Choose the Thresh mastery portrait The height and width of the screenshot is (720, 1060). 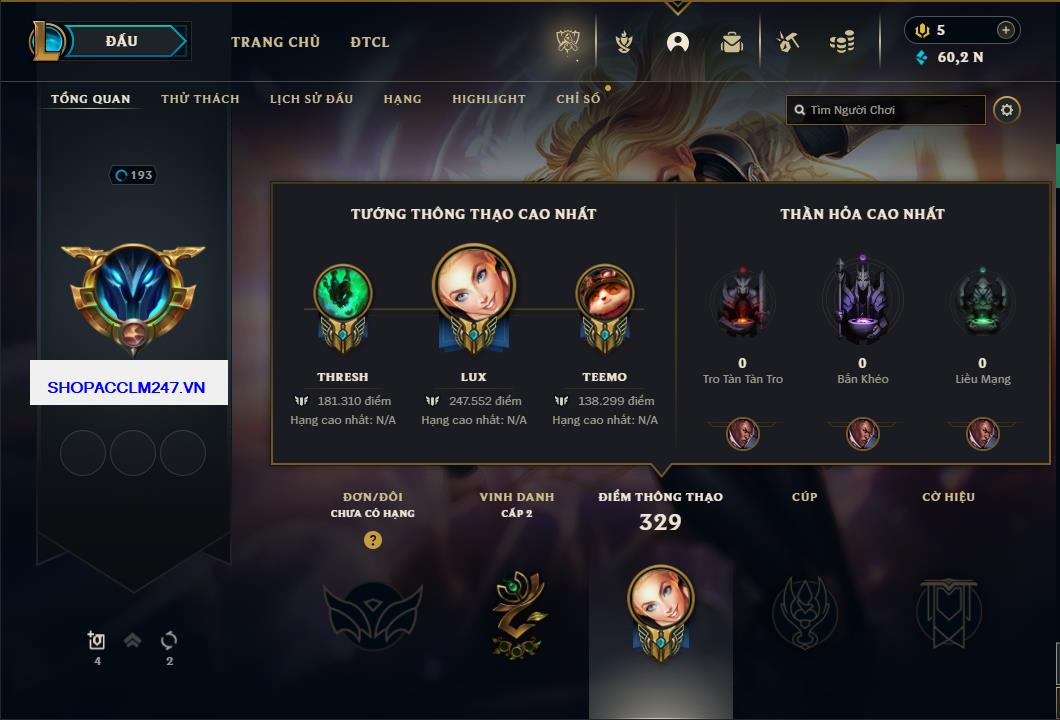coord(343,294)
